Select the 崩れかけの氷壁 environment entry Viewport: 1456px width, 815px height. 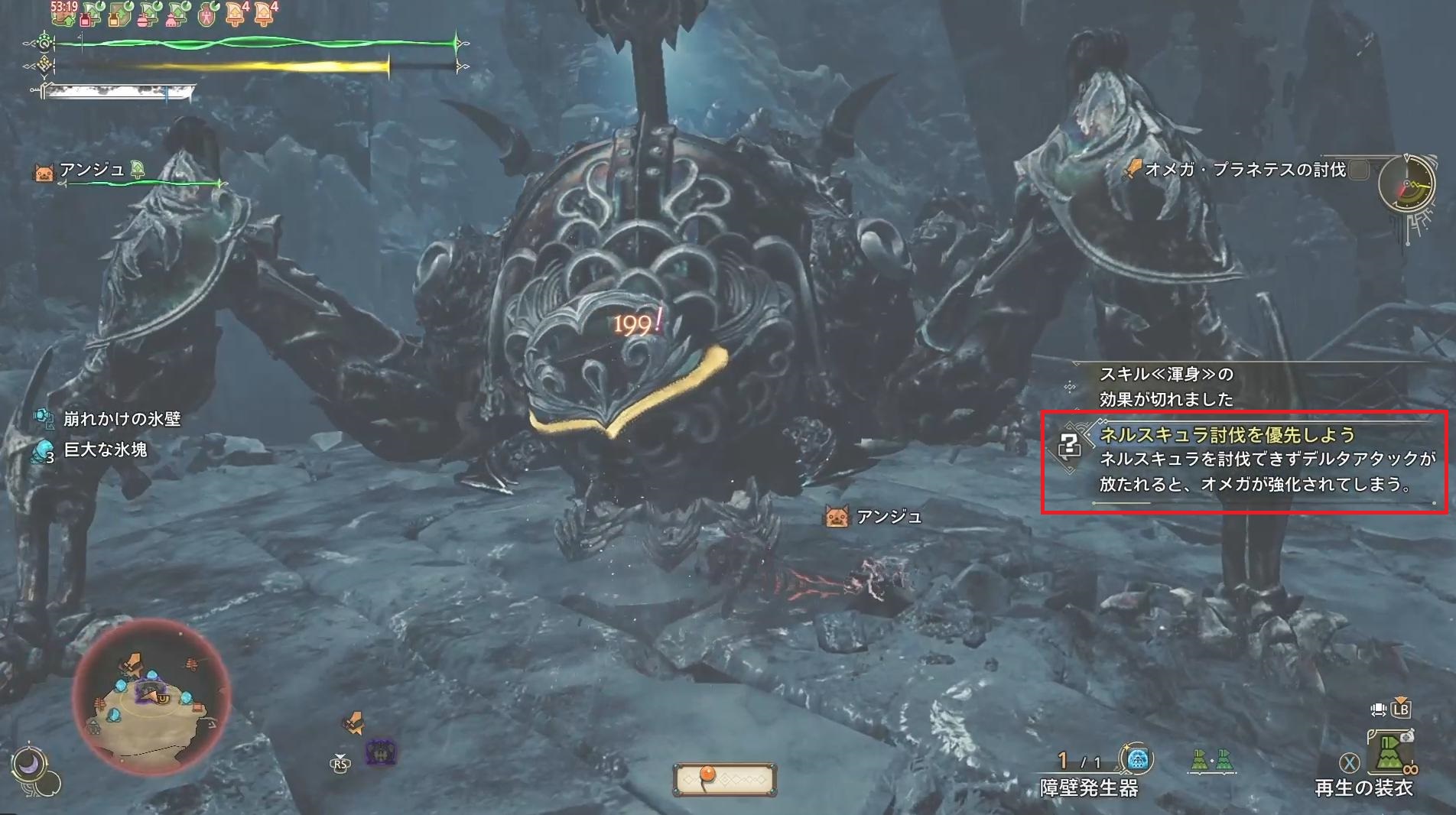(121, 419)
